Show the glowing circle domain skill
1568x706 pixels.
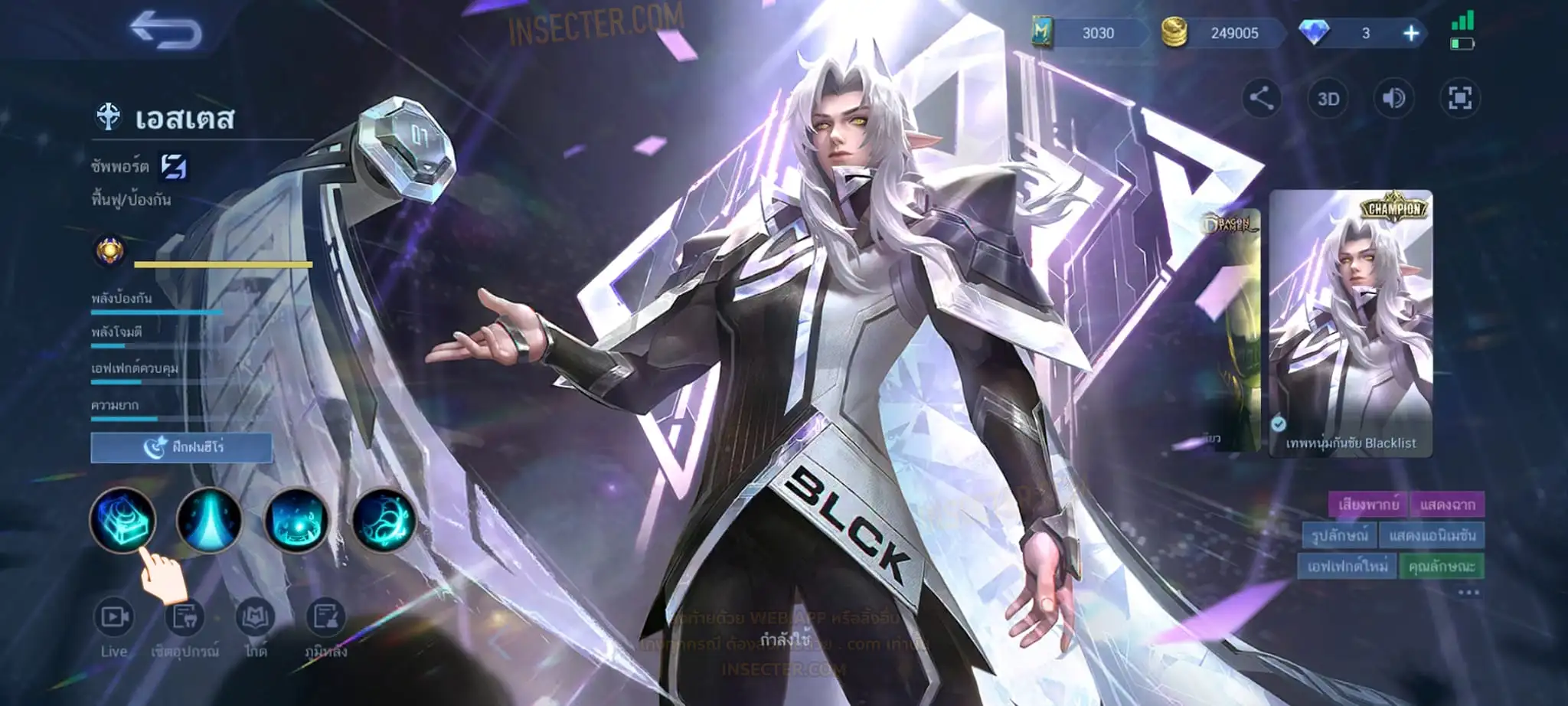click(296, 521)
